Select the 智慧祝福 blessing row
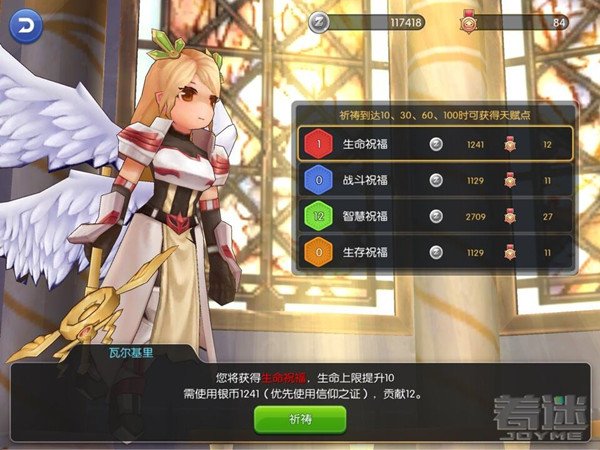Viewport: 600px width, 450px height. 435,215
